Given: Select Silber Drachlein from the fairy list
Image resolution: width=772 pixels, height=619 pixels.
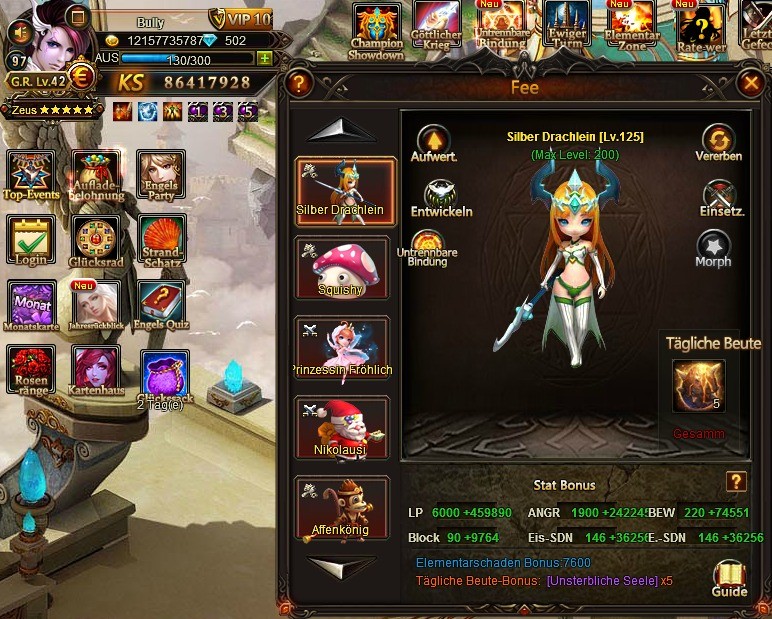Looking at the screenshot, I should pos(344,191).
